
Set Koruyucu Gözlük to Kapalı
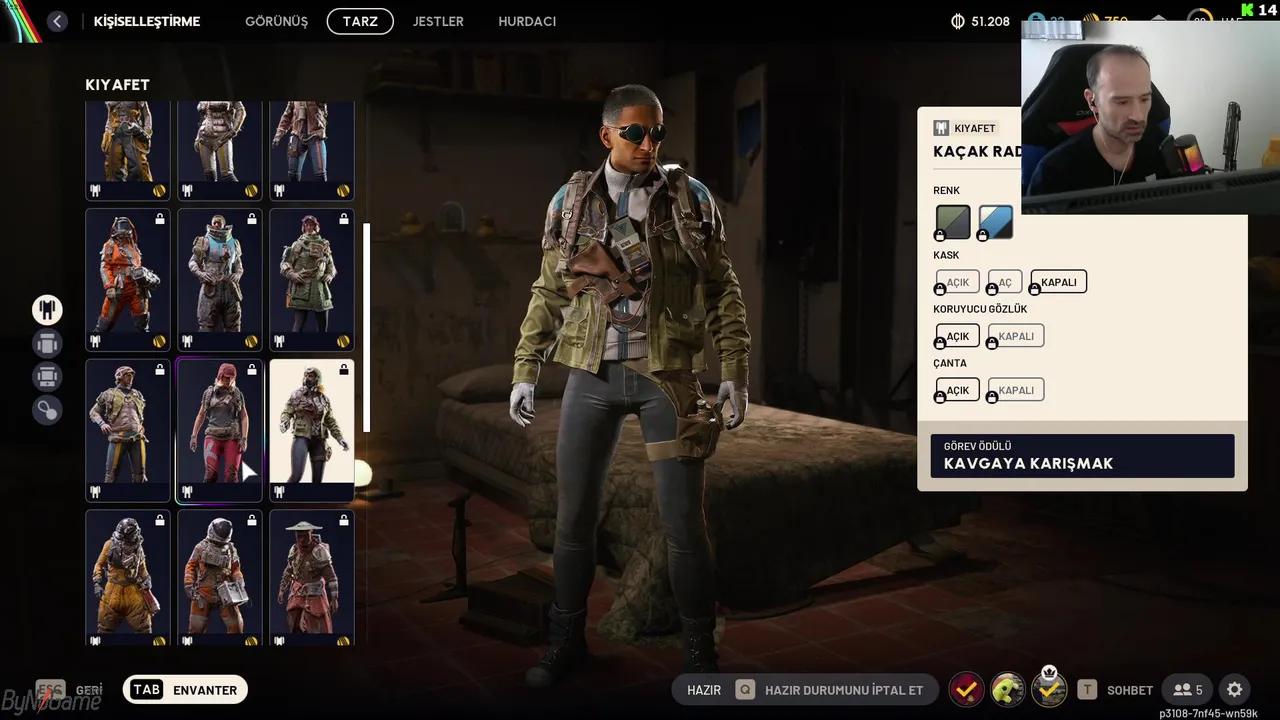tap(1016, 336)
